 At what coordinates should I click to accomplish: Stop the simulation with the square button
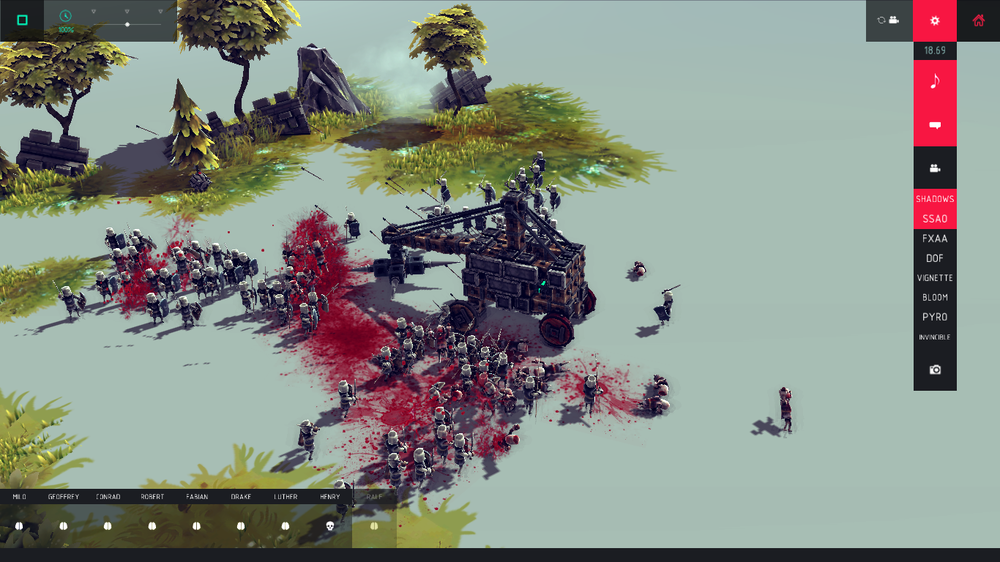(22, 20)
